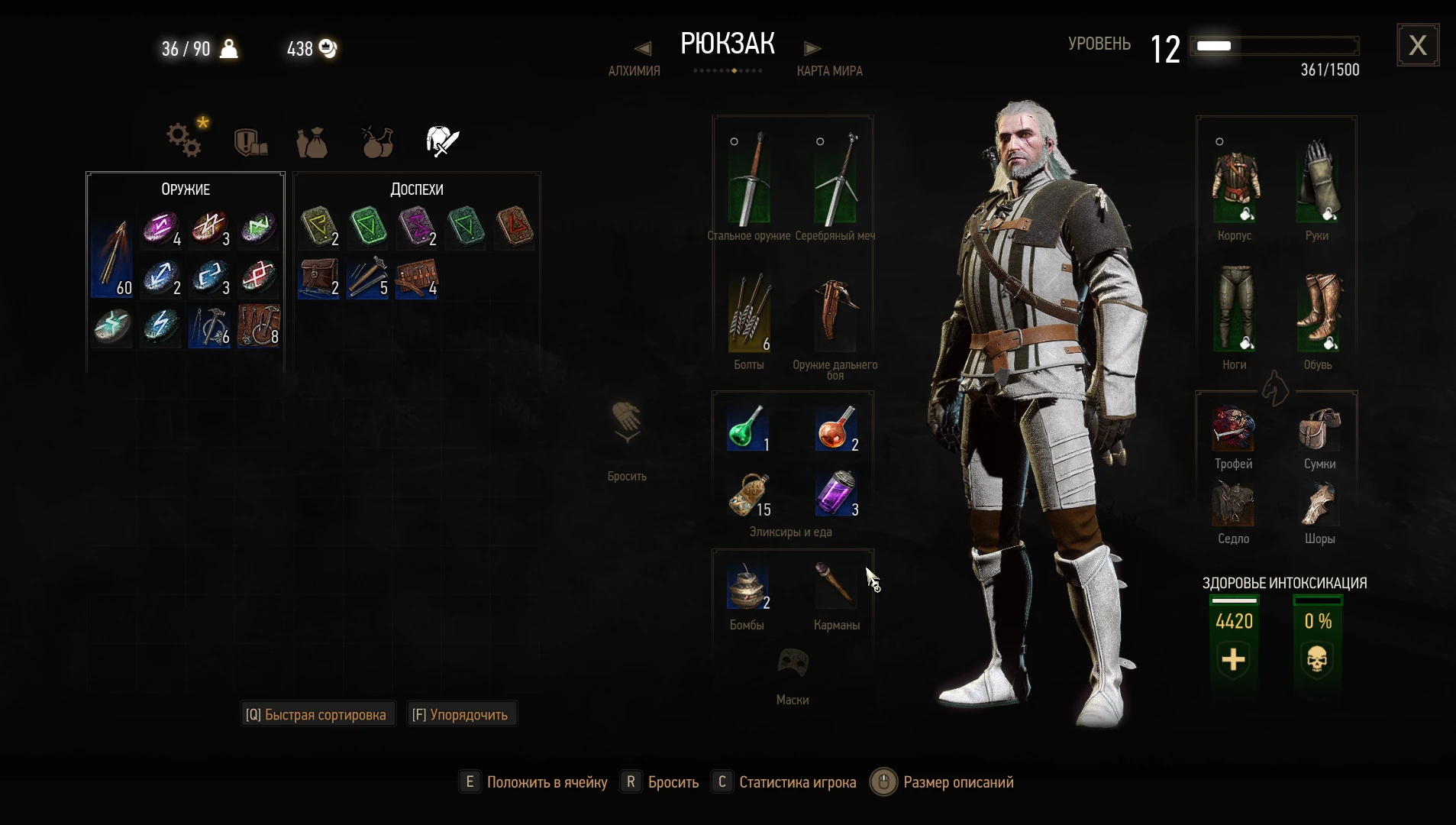
Task: Open the alchemy ingredients tab (flasks icon)
Action: pos(377,142)
